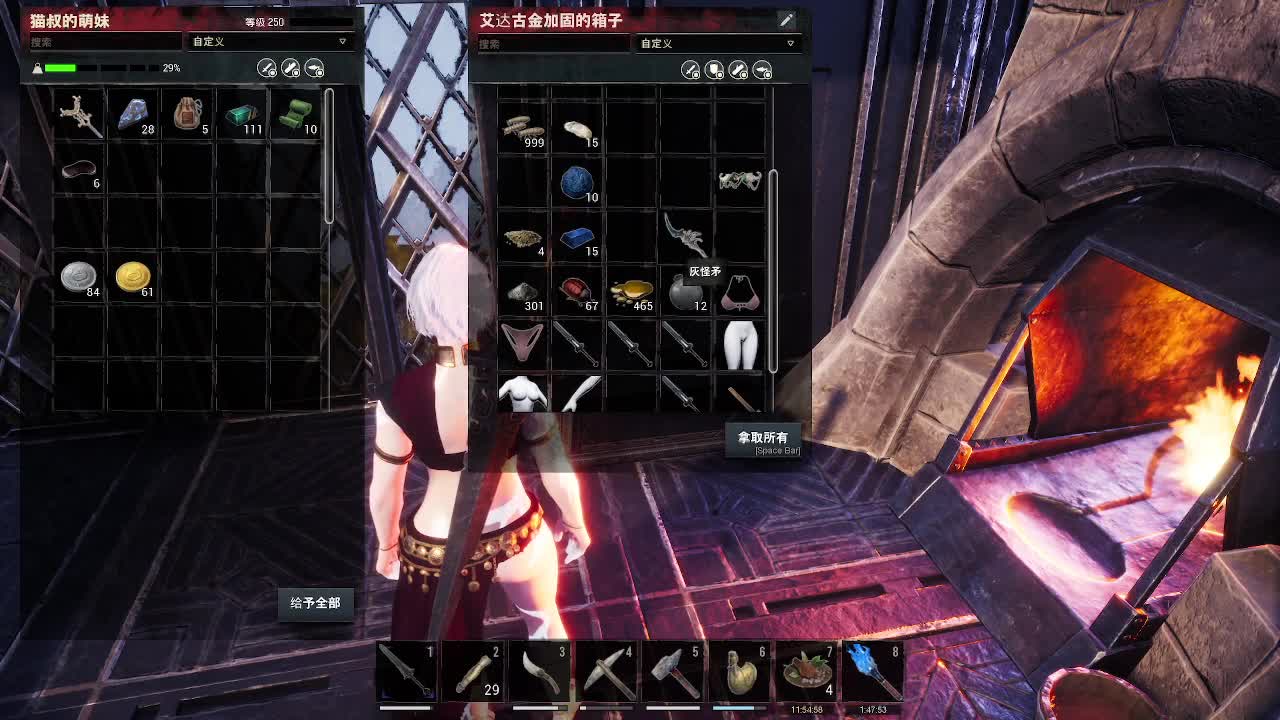Image resolution: width=1280 pixels, height=720 pixels.
Task: Select the 999 stack in the chest
Action: pos(523,128)
